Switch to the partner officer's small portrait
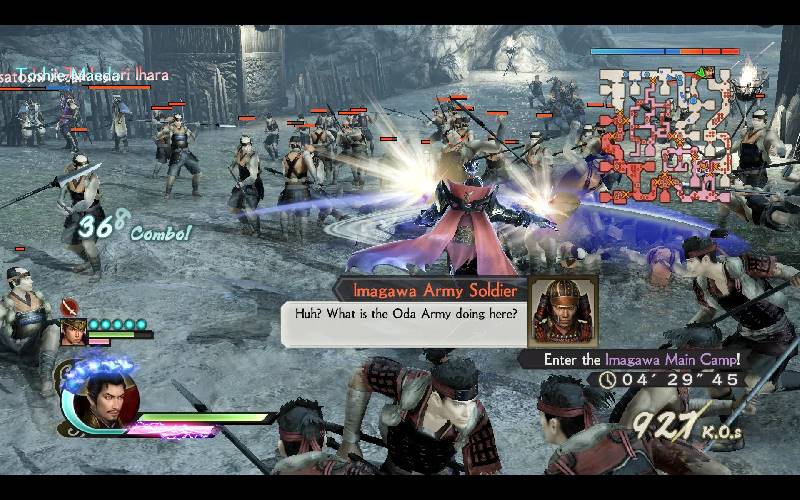This screenshot has width=800, height=500. tap(73, 331)
